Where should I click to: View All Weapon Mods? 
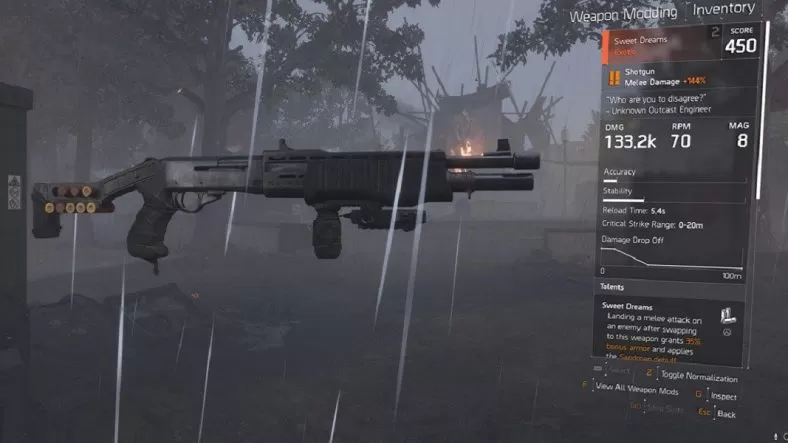[x=637, y=388]
